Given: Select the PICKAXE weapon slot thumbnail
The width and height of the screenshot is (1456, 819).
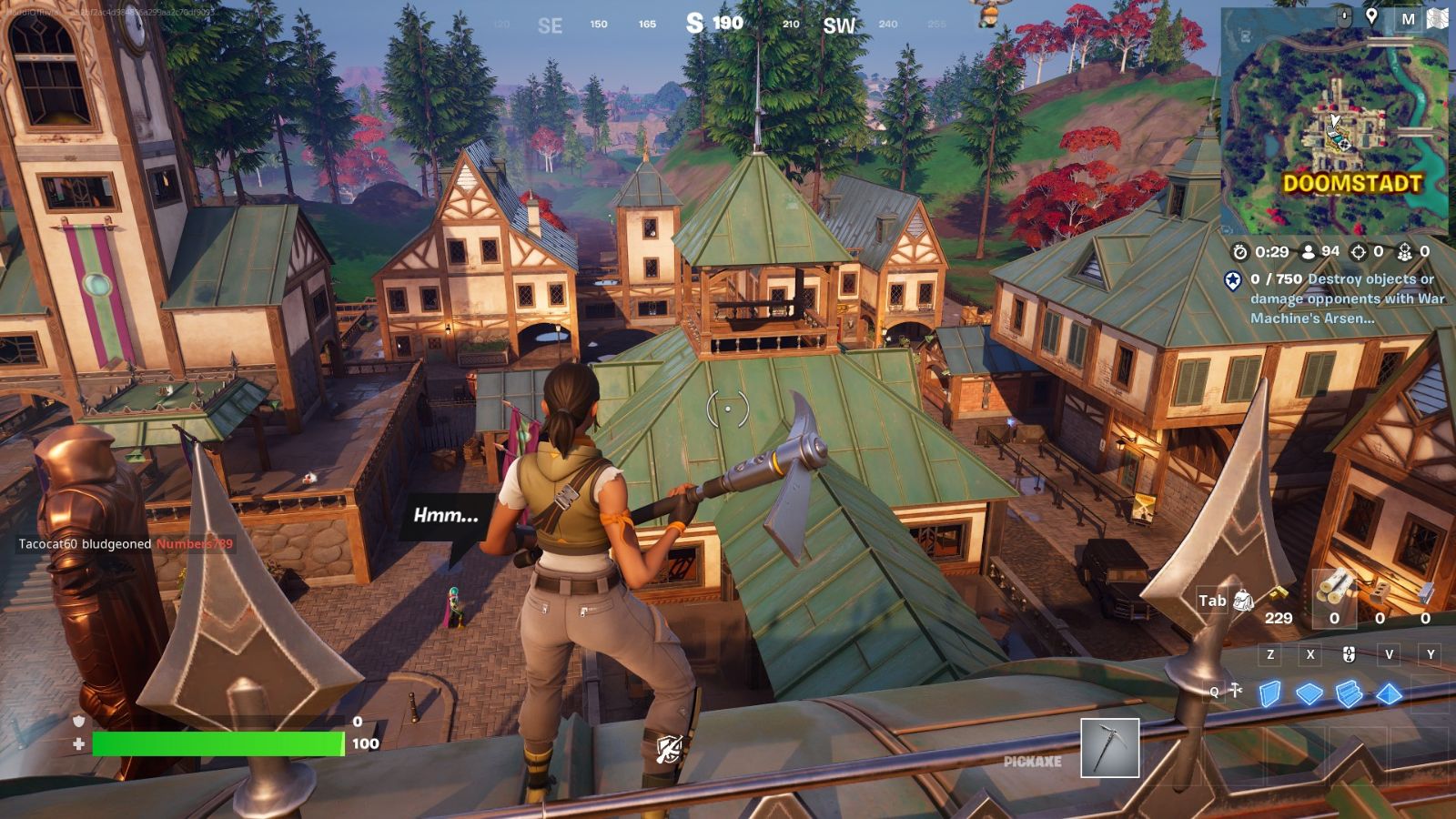Looking at the screenshot, I should pyautogui.click(x=1108, y=750).
